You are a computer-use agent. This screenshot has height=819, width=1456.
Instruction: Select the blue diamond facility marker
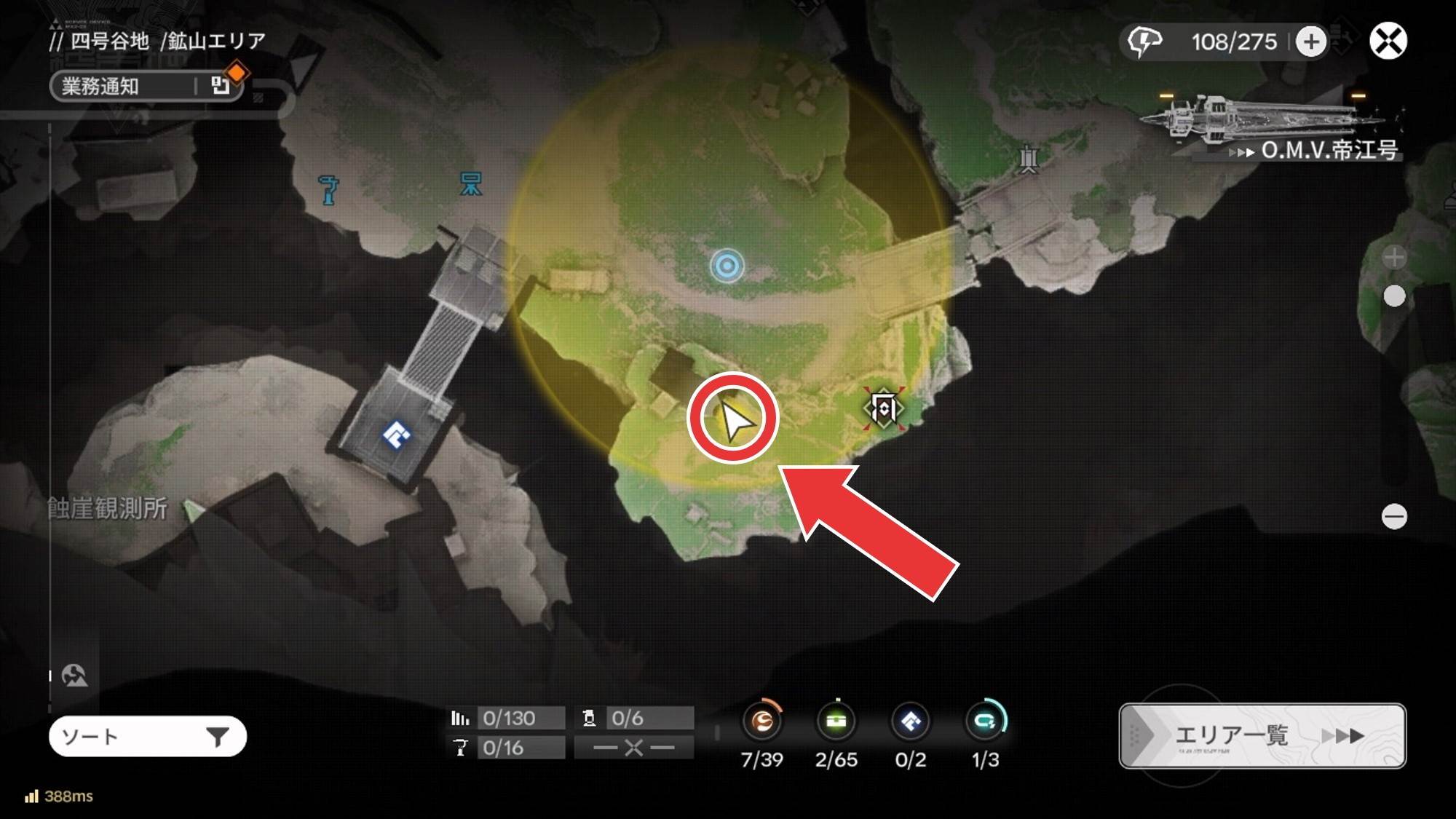pyautogui.click(x=396, y=435)
